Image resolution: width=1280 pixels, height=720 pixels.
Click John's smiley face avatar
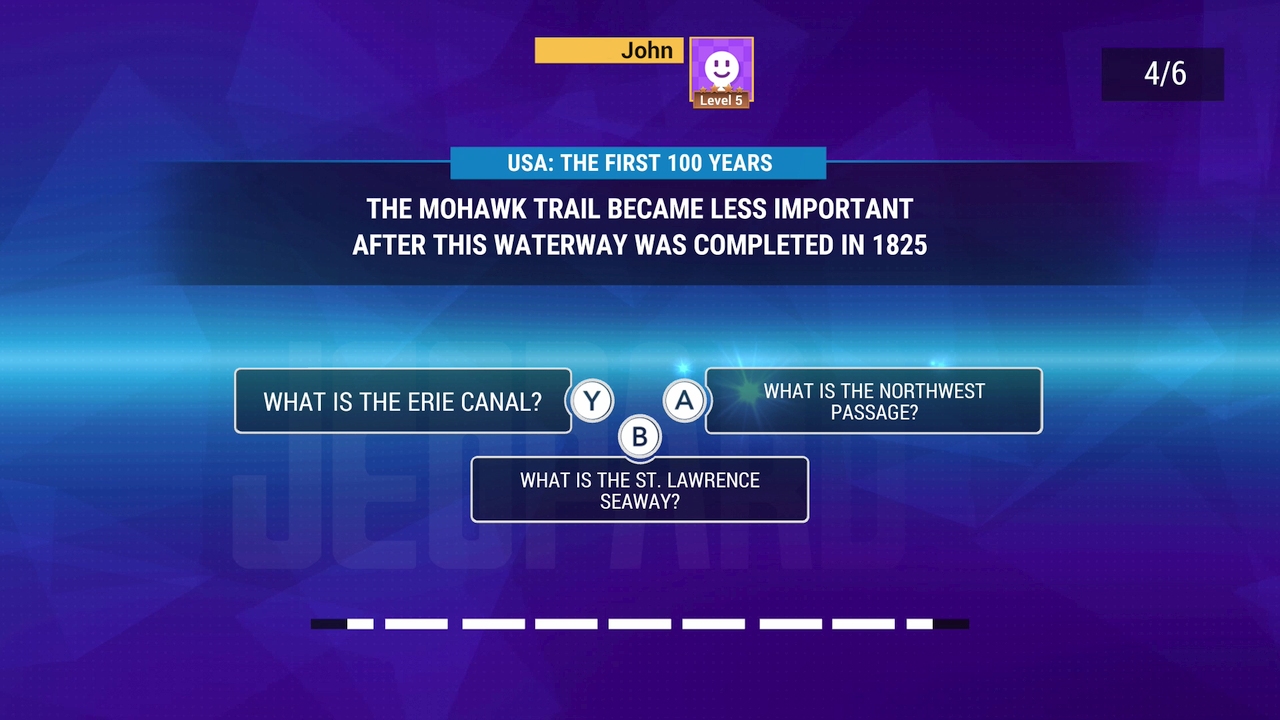click(721, 67)
